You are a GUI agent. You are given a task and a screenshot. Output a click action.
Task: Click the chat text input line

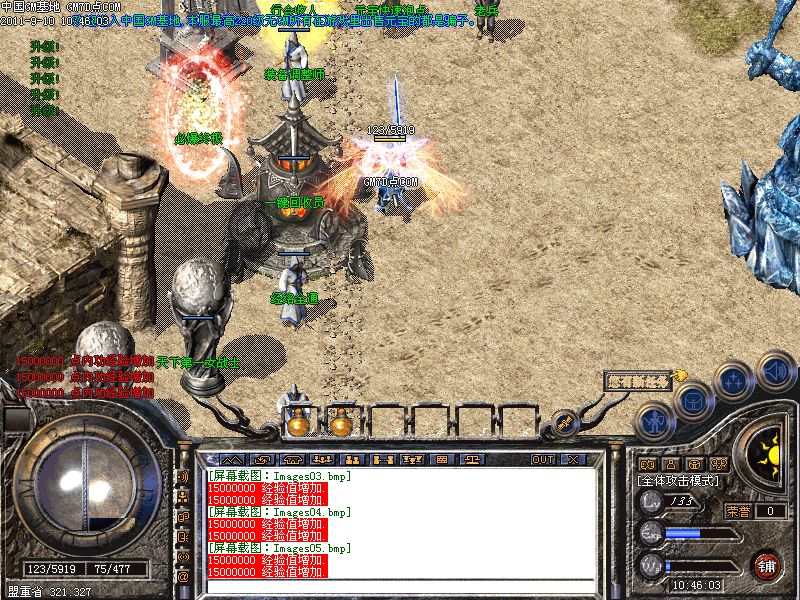(x=400, y=586)
